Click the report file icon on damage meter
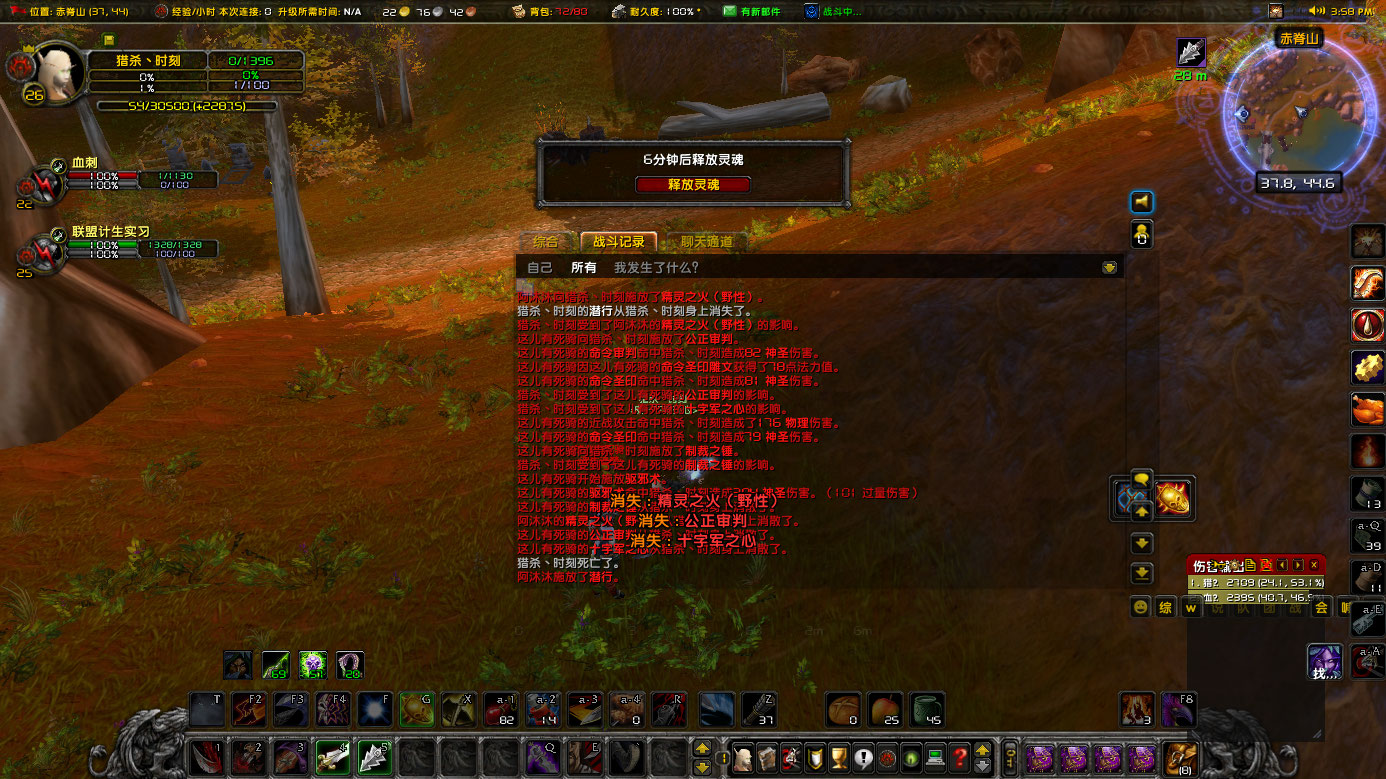The height and width of the screenshot is (779, 1386). click(x=1250, y=565)
